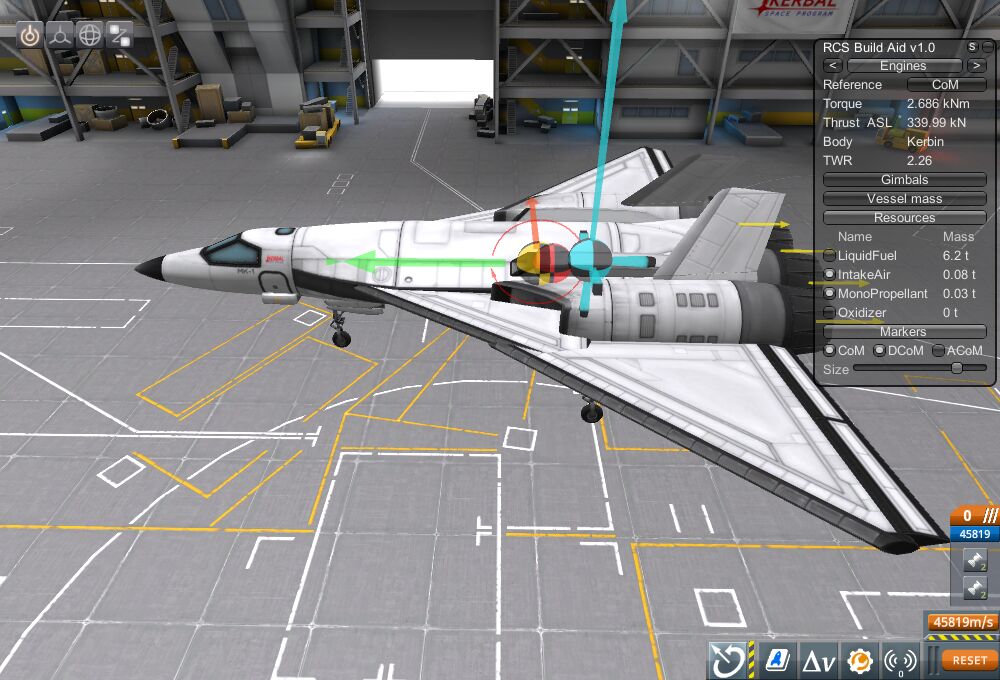This screenshot has height=680, width=1000.
Task: Collapse the Markers section
Action: point(904,332)
